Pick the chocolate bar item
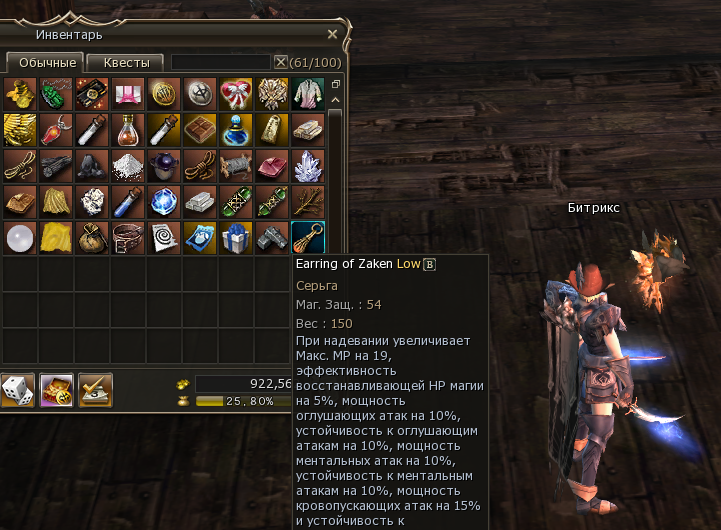The image size is (721, 530). pos(199,129)
